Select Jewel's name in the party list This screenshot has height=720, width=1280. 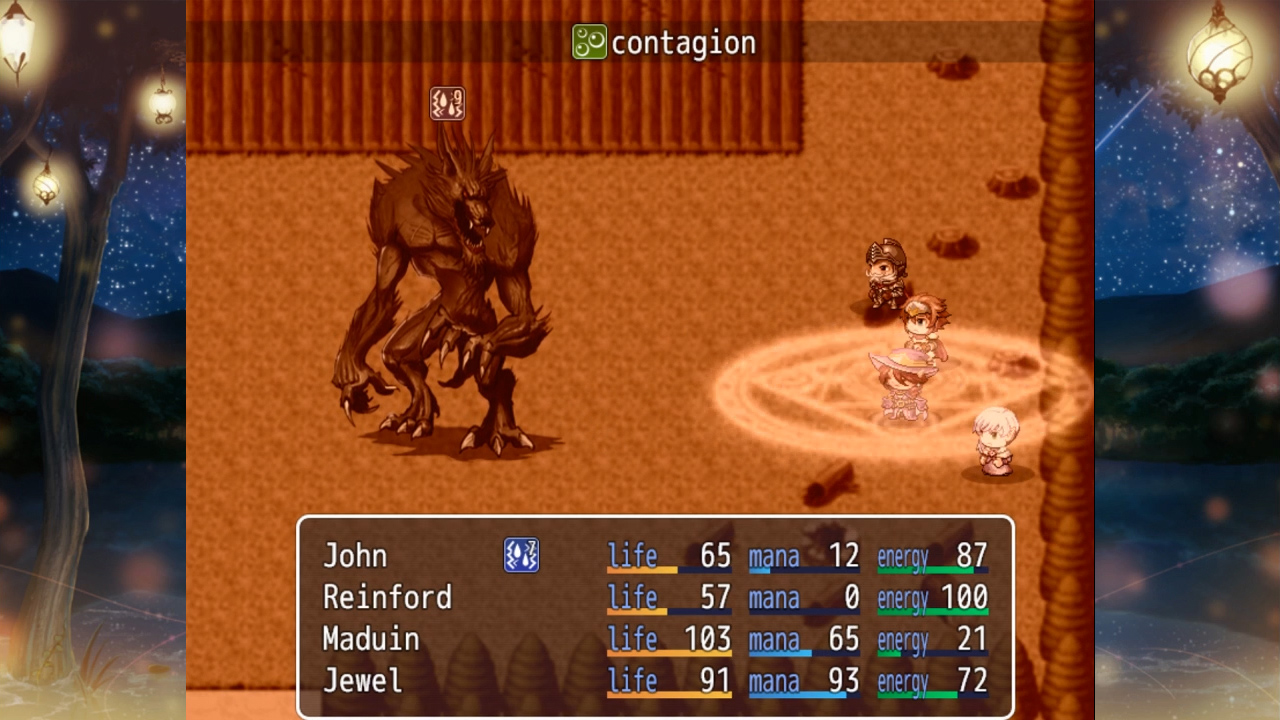coord(363,679)
